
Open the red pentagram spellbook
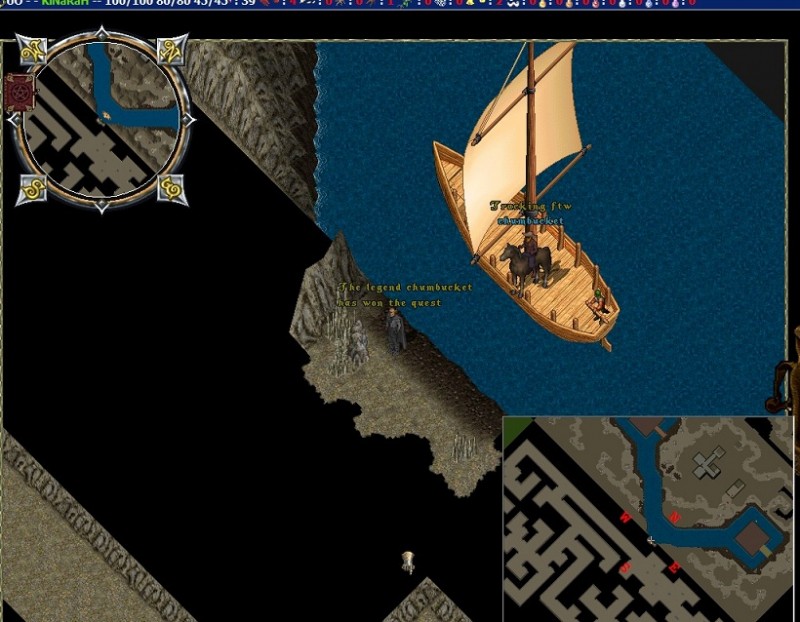pos(19,93)
